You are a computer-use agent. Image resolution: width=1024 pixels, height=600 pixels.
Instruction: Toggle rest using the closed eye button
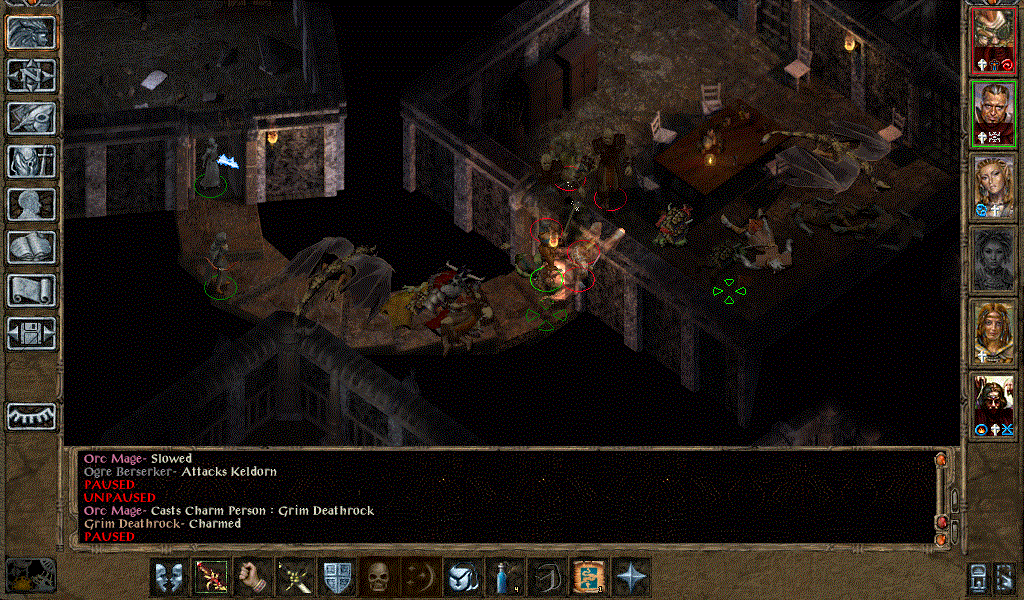pos(30,414)
